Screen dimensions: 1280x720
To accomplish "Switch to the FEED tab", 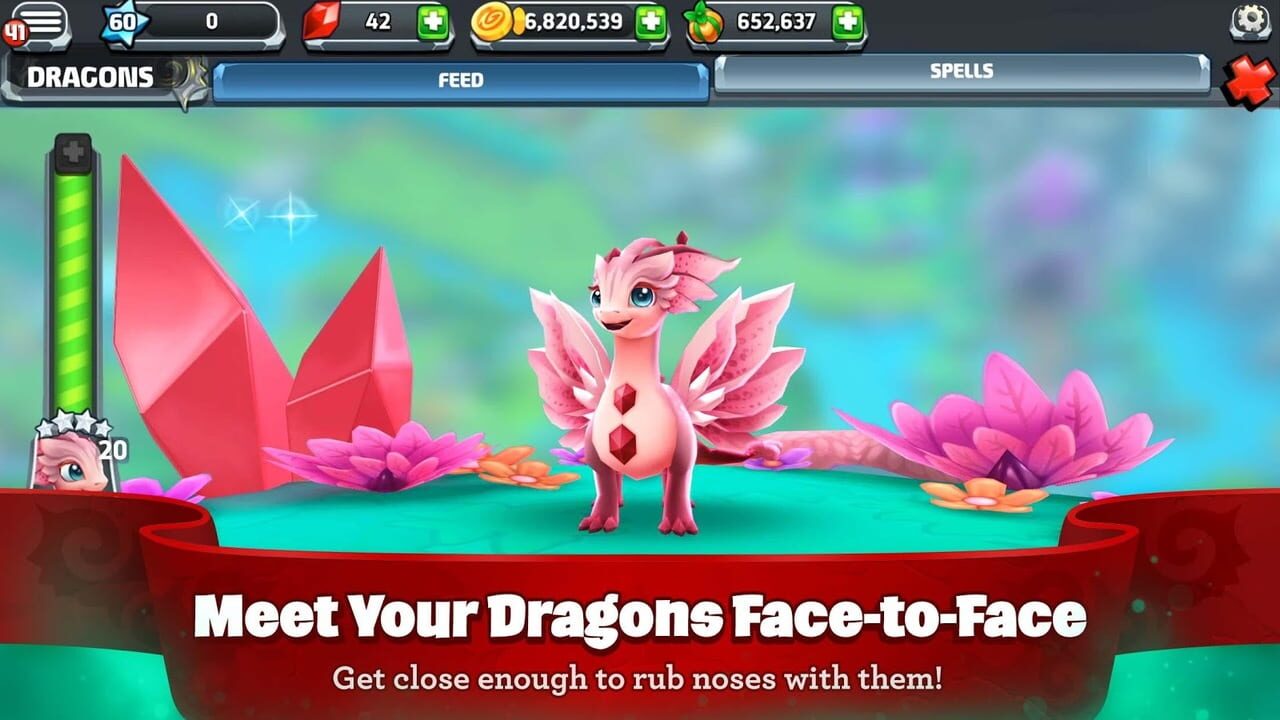I will (460, 80).
